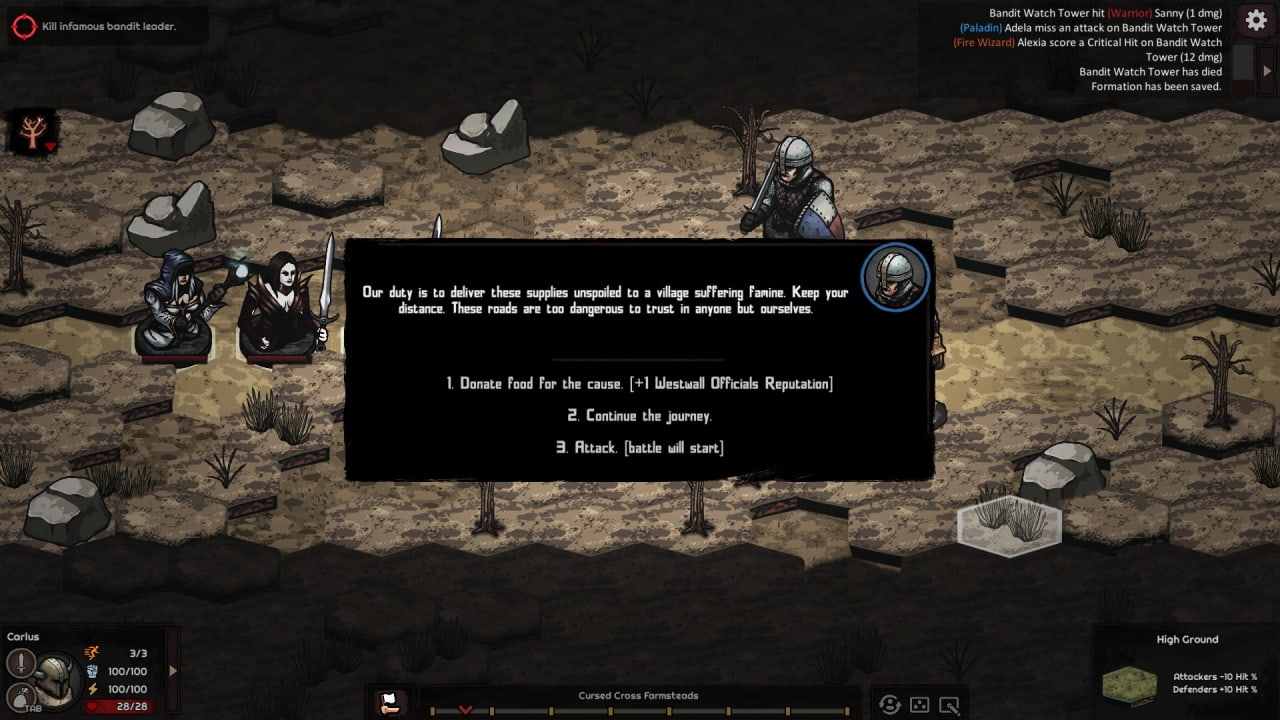Open the loot bag inventory button
This screenshot has height=720, width=1280.
pos(19,697)
